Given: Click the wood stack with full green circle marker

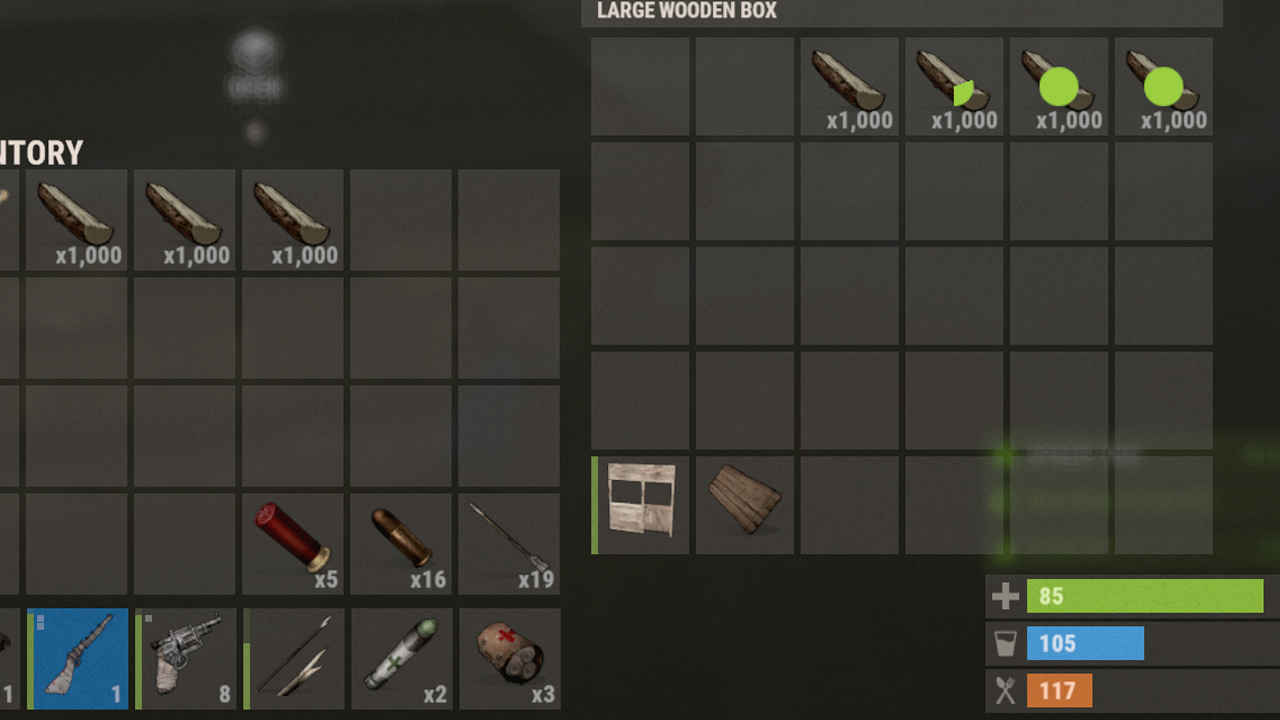Looking at the screenshot, I should coord(1059,86).
